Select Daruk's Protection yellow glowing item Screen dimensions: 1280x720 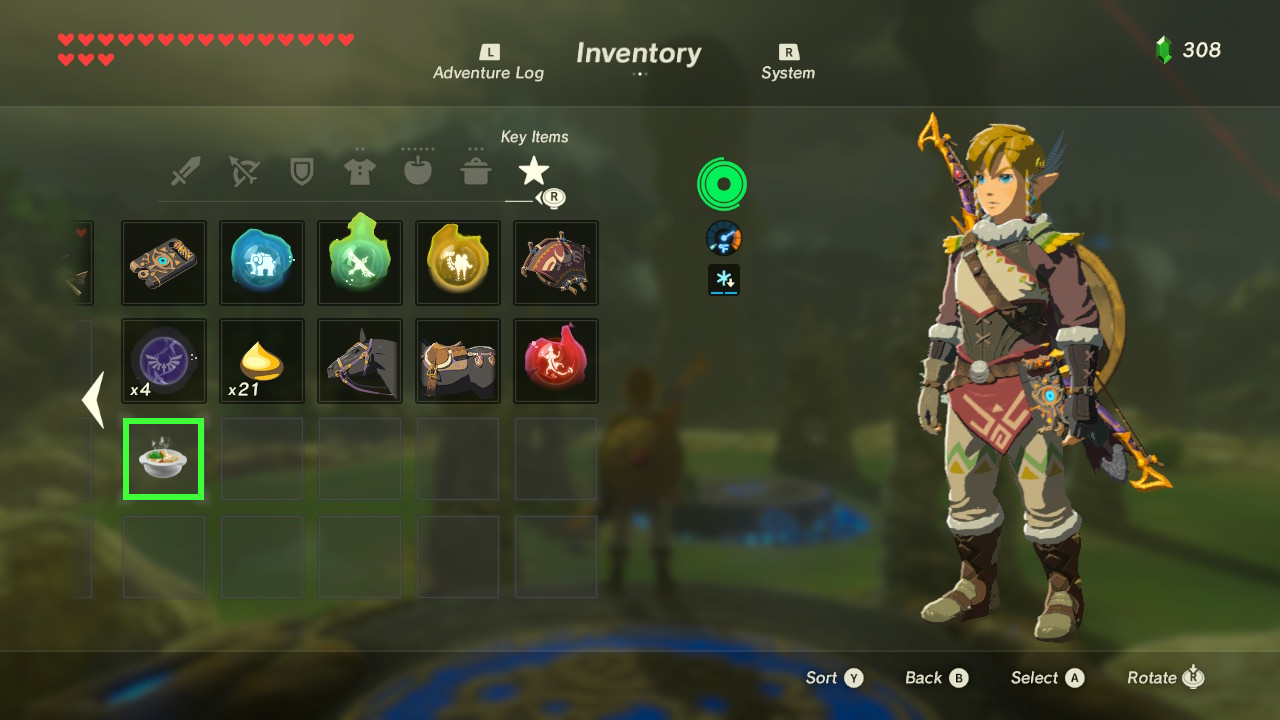pos(458,262)
